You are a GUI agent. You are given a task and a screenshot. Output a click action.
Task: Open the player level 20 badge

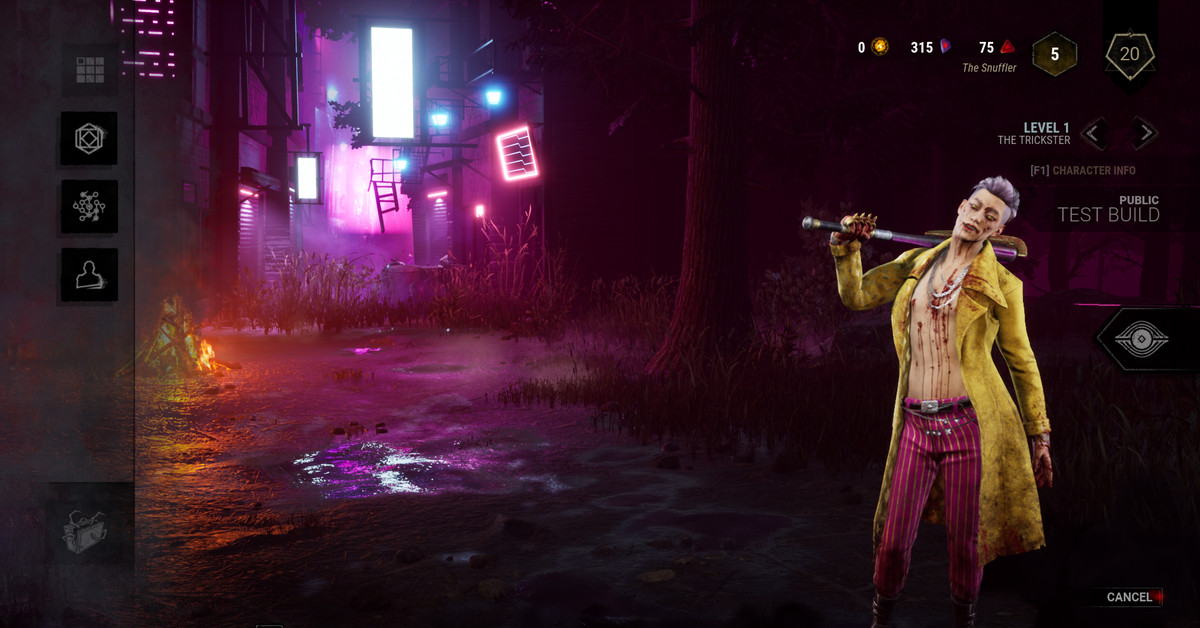tap(1129, 54)
